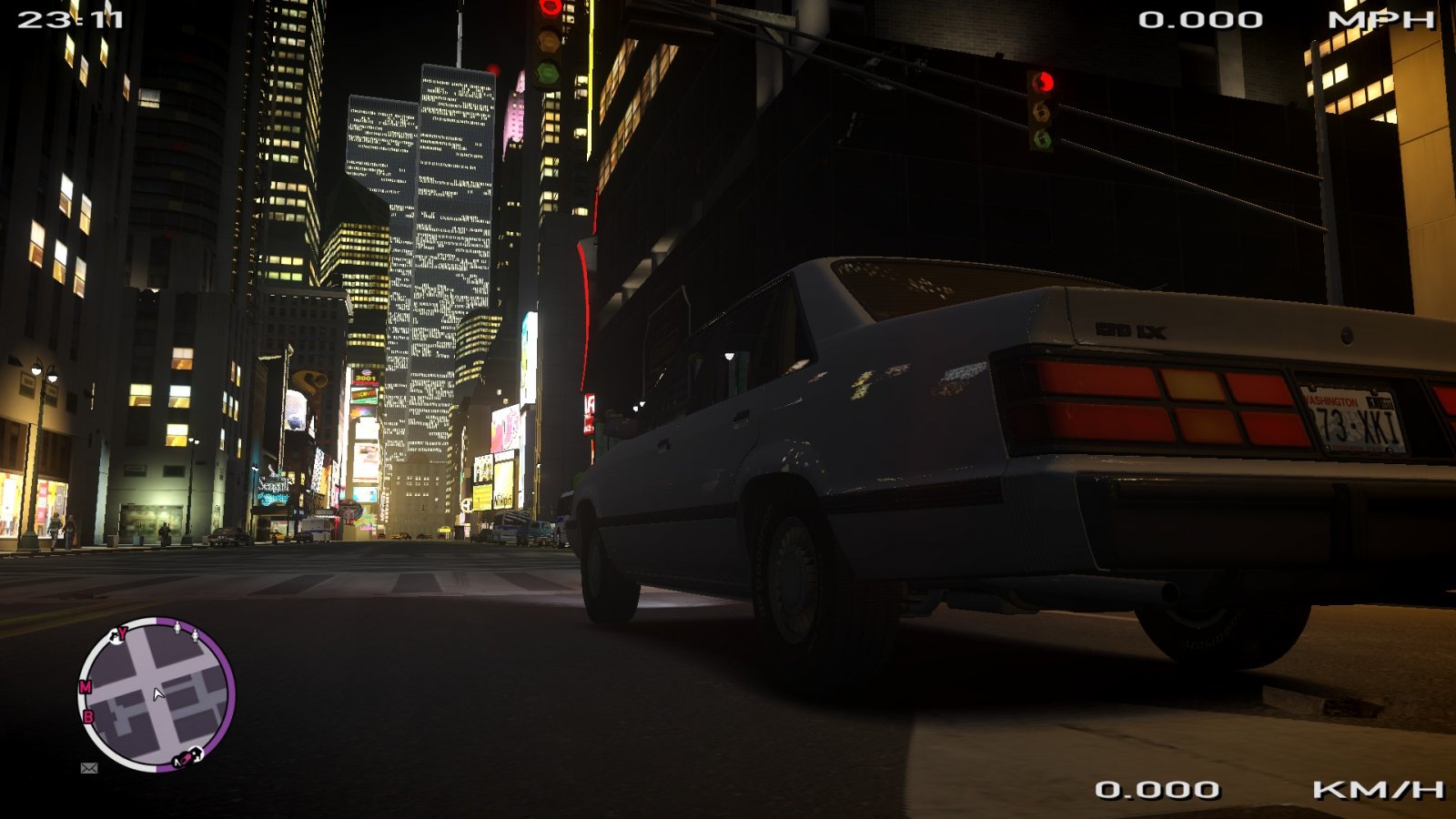Select the pink M blip on minimap
The height and width of the screenshot is (819, 1456).
click(x=86, y=687)
